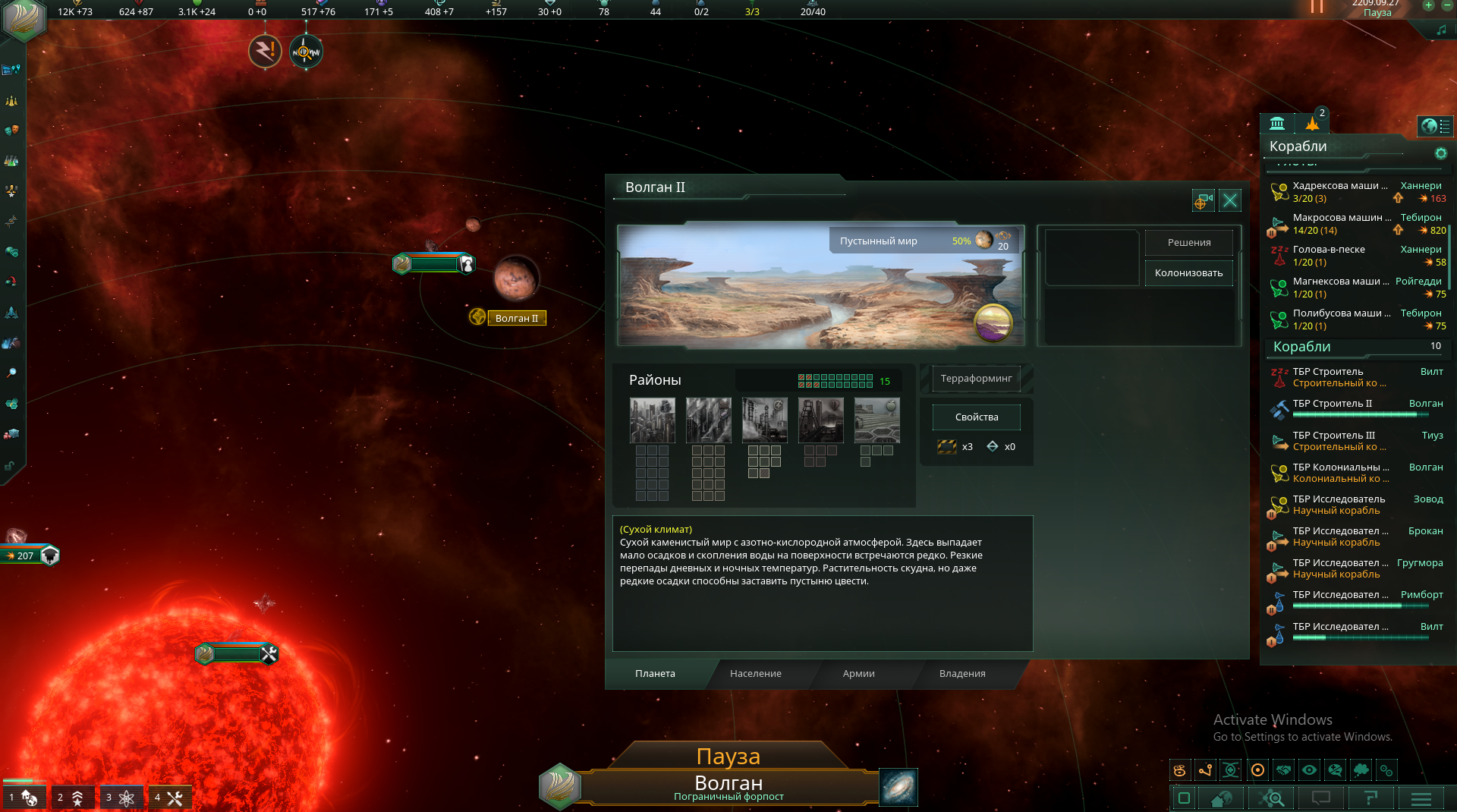
Task: Select the Планета tab
Action: tap(654, 674)
